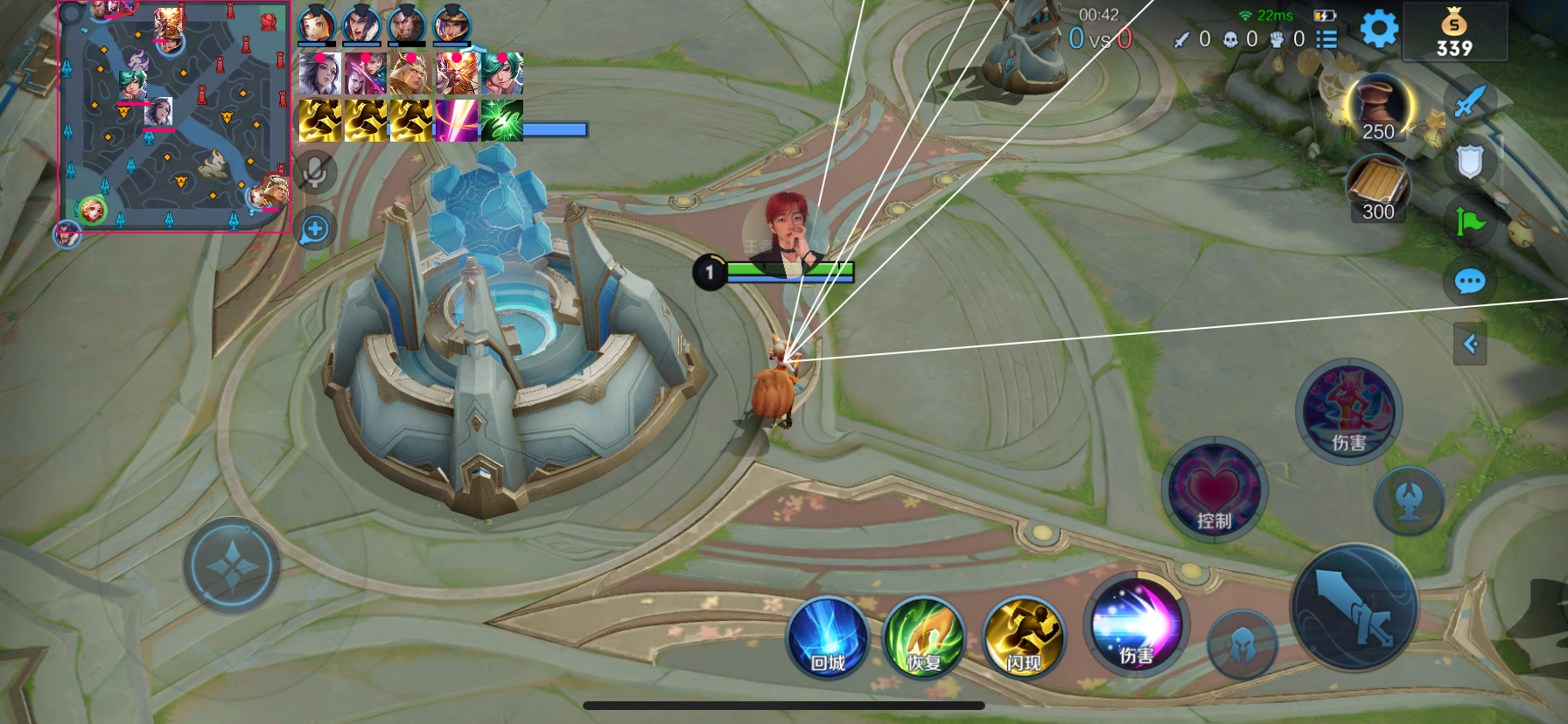
Task: Click the plus magnifier button below the microphone
Action: [x=315, y=230]
